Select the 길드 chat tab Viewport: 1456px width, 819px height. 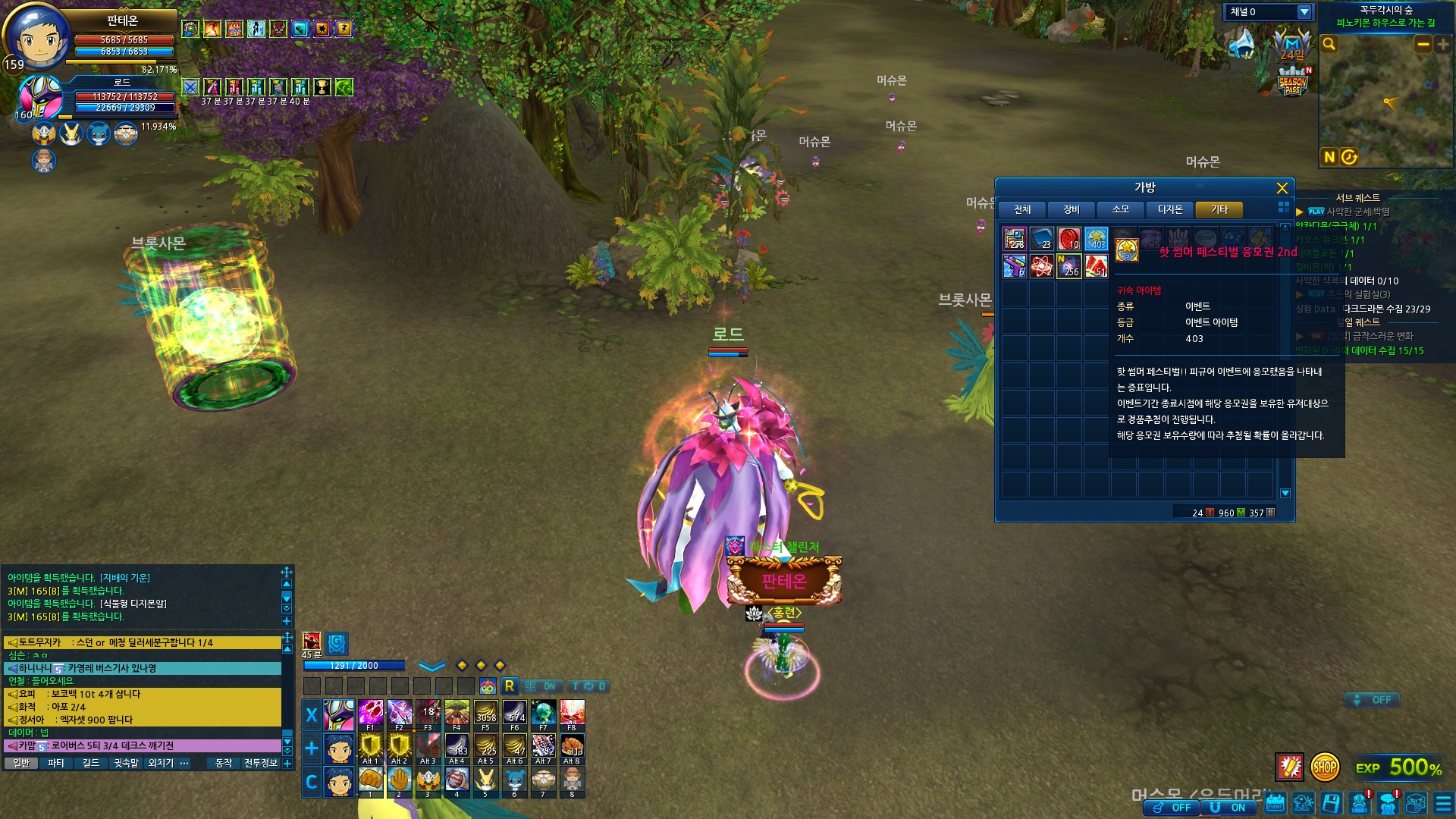(91, 763)
